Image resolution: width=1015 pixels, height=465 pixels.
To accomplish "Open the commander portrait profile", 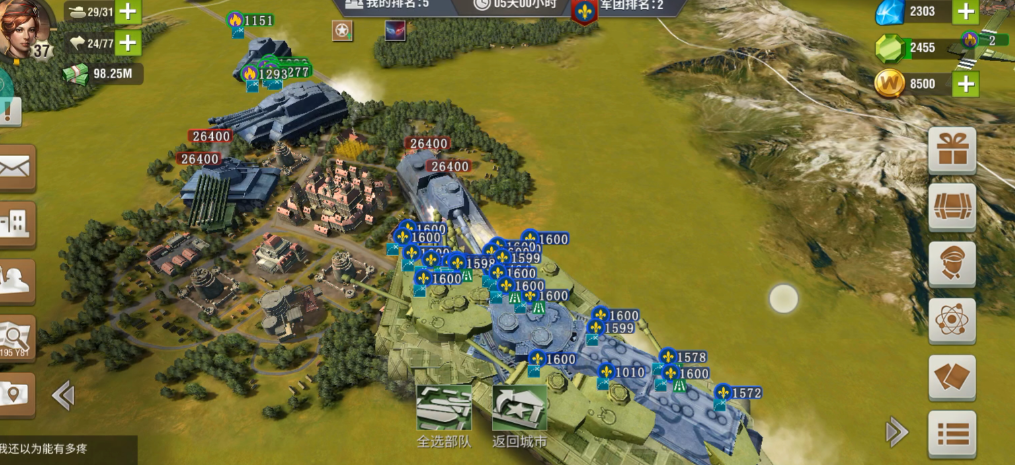I will pos(25,28).
